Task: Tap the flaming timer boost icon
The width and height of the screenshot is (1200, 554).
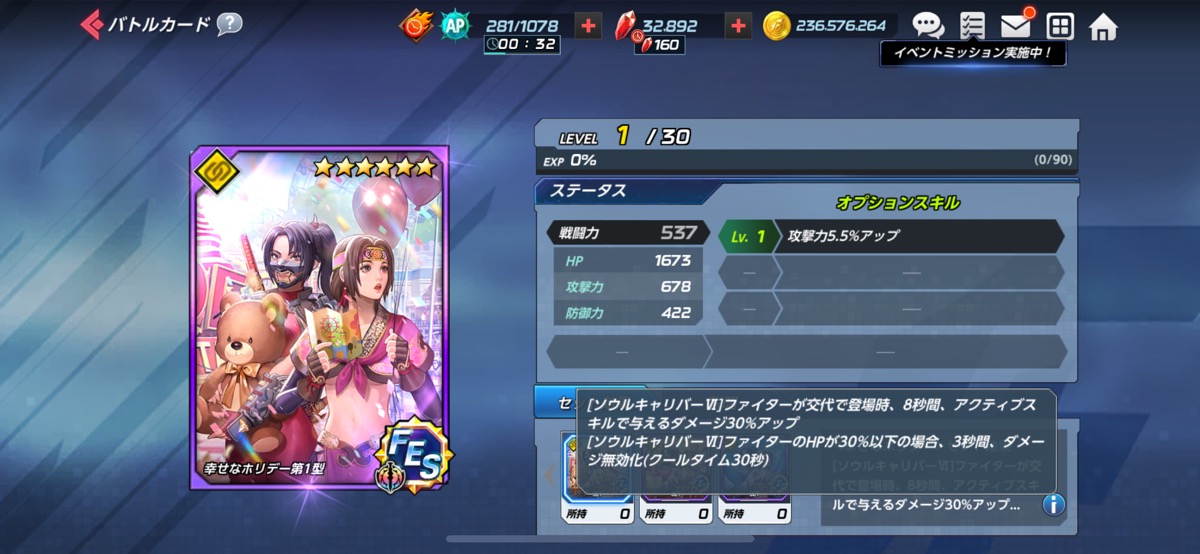Action: pos(416,26)
